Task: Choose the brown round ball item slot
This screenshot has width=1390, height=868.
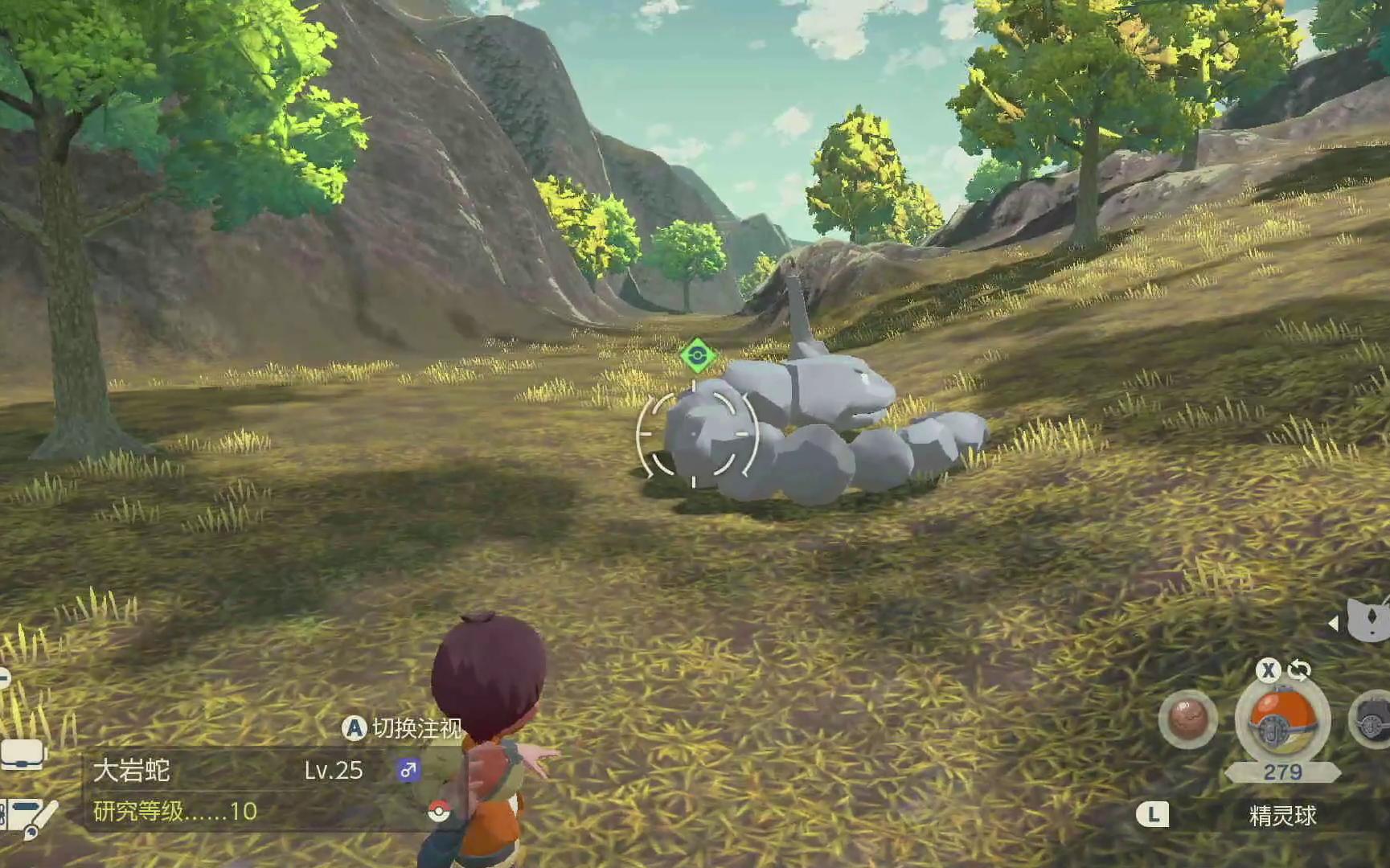Action: [x=1187, y=719]
